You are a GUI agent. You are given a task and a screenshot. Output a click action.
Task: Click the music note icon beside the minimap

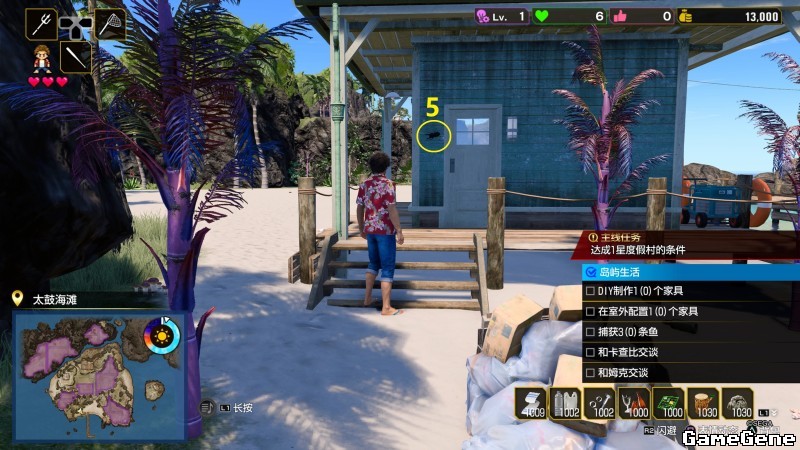(207, 407)
